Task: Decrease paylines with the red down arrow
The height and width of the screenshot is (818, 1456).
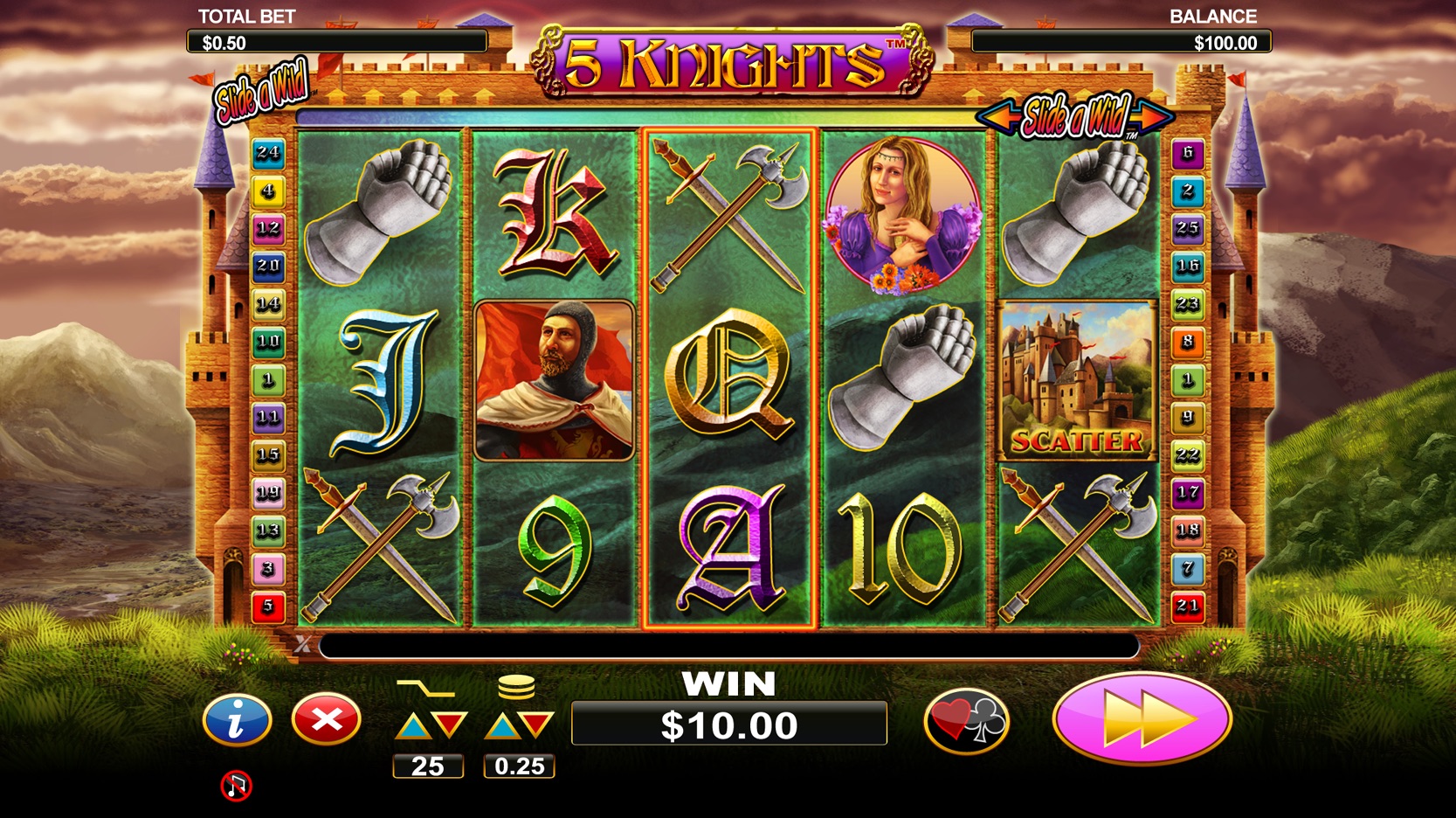Action: pos(451,725)
